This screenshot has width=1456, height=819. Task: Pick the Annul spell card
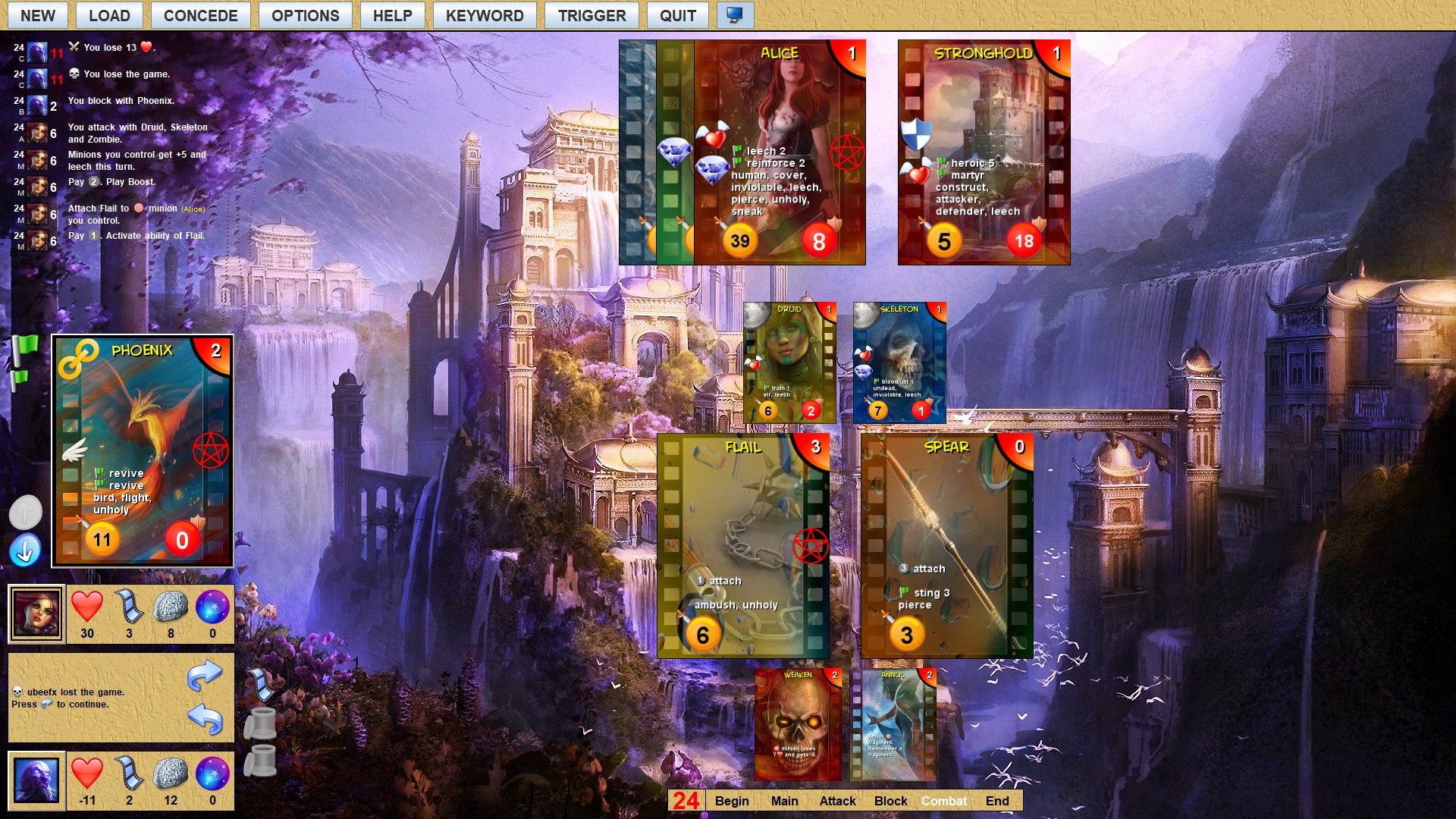click(x=893, y=724)
